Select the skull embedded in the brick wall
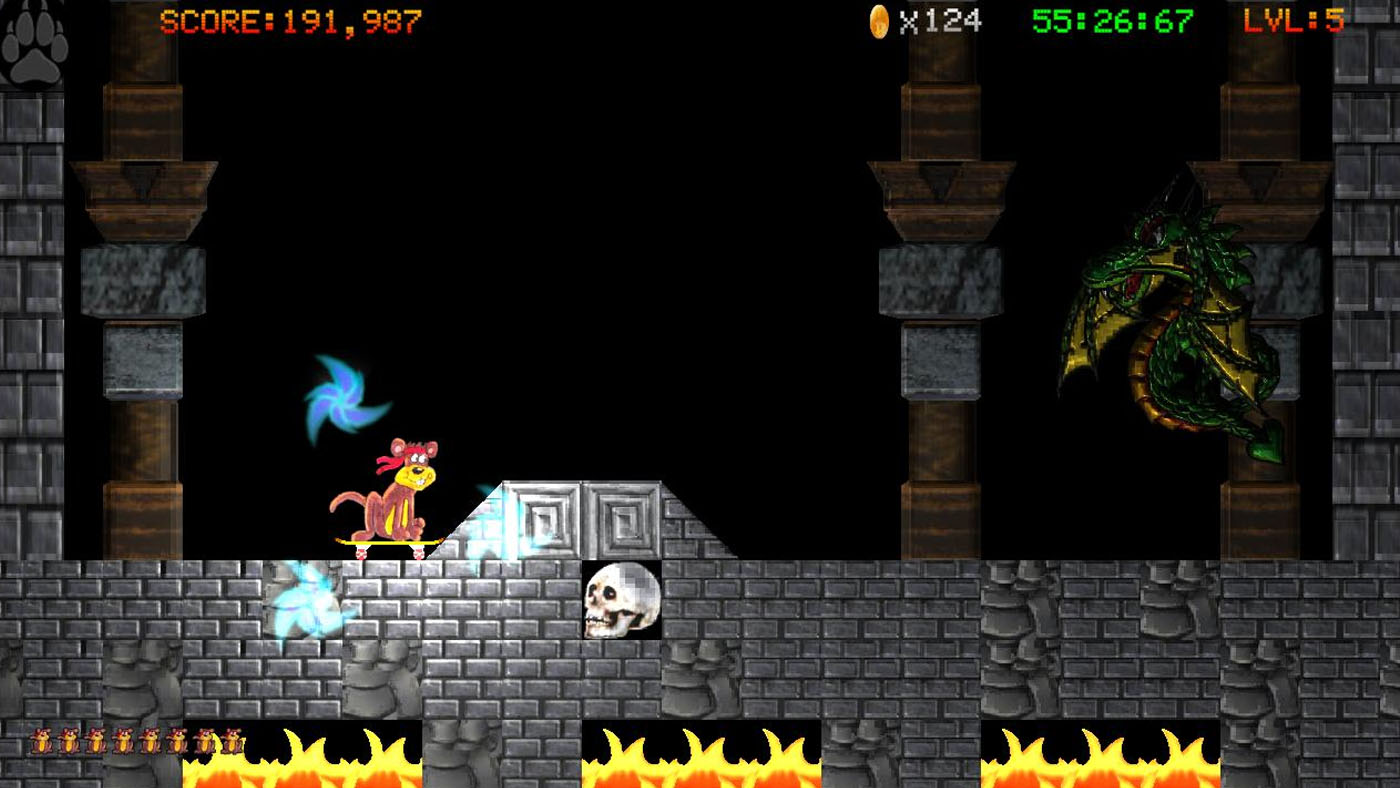The height and width of the screenshot is (788, 1400). pyautogui.click(x=622, y=600)
